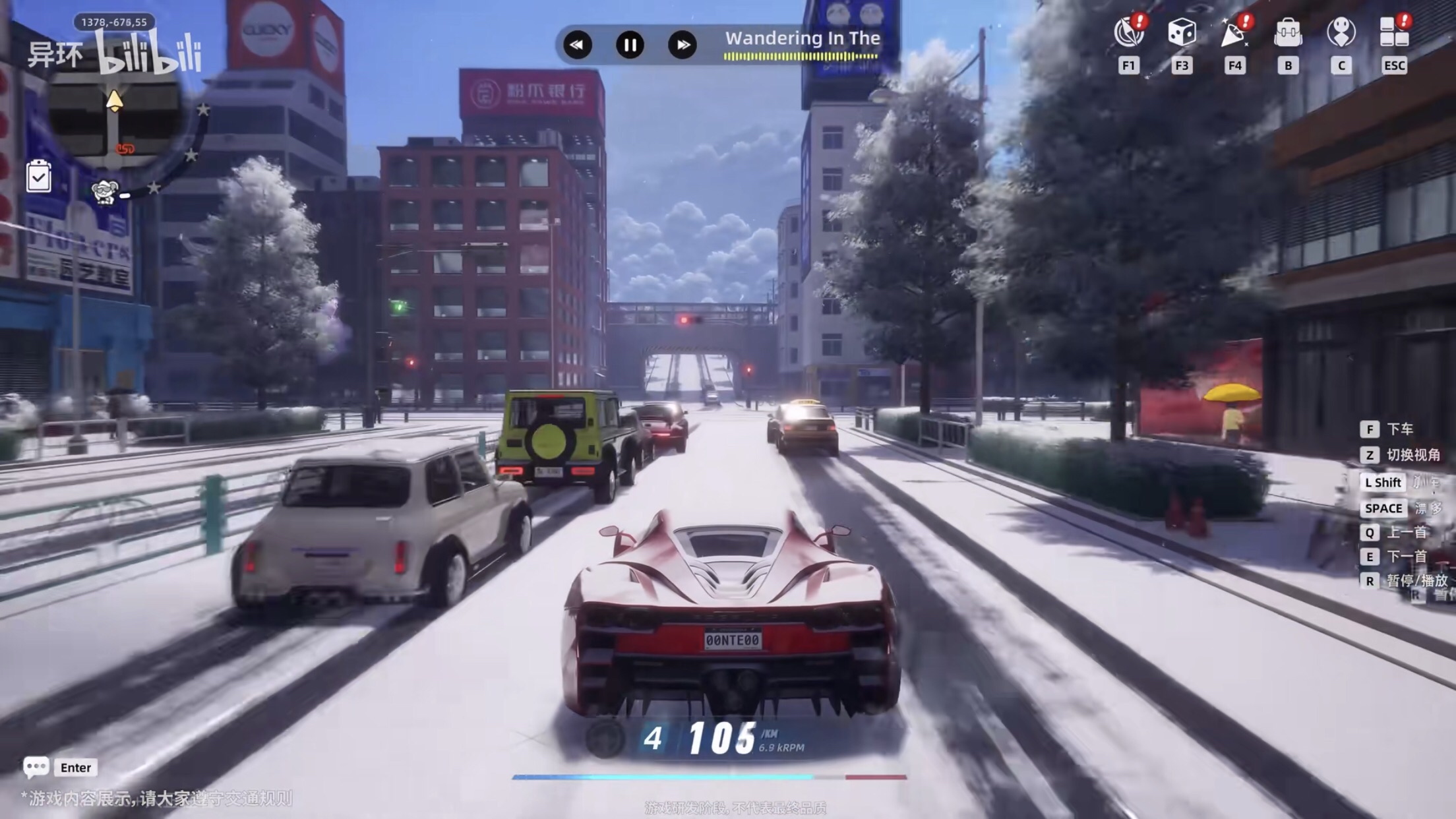Open the party popper events icon
Image resolution: width=1456 pixels, height=819 pixels.
1234,32
